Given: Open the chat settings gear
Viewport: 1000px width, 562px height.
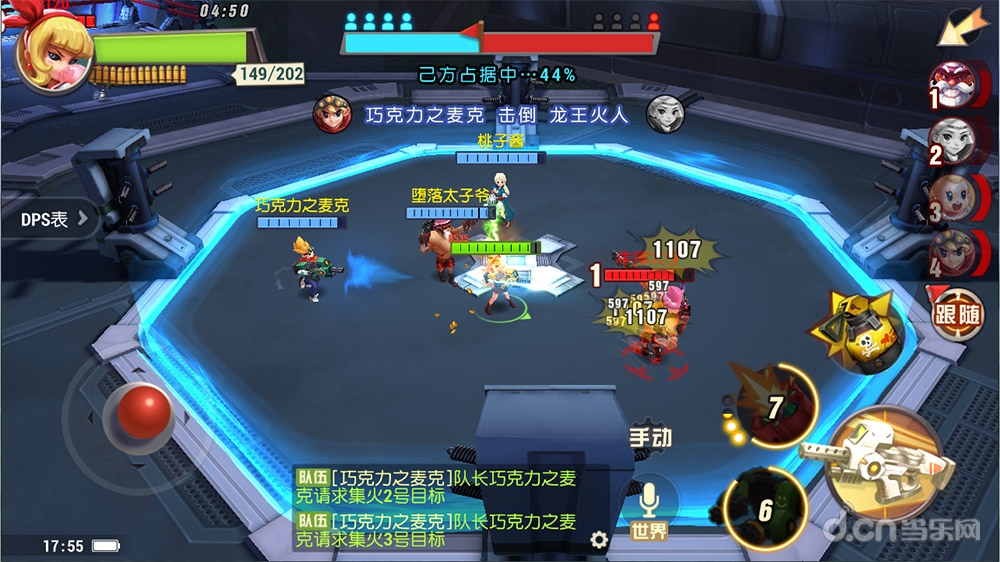Looking at the screenshot, I should tap(599, 540).
